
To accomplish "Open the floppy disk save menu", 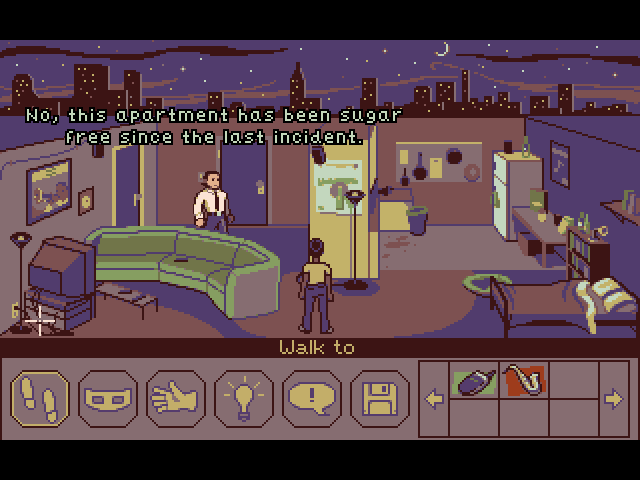I will [x=379, y=399].
